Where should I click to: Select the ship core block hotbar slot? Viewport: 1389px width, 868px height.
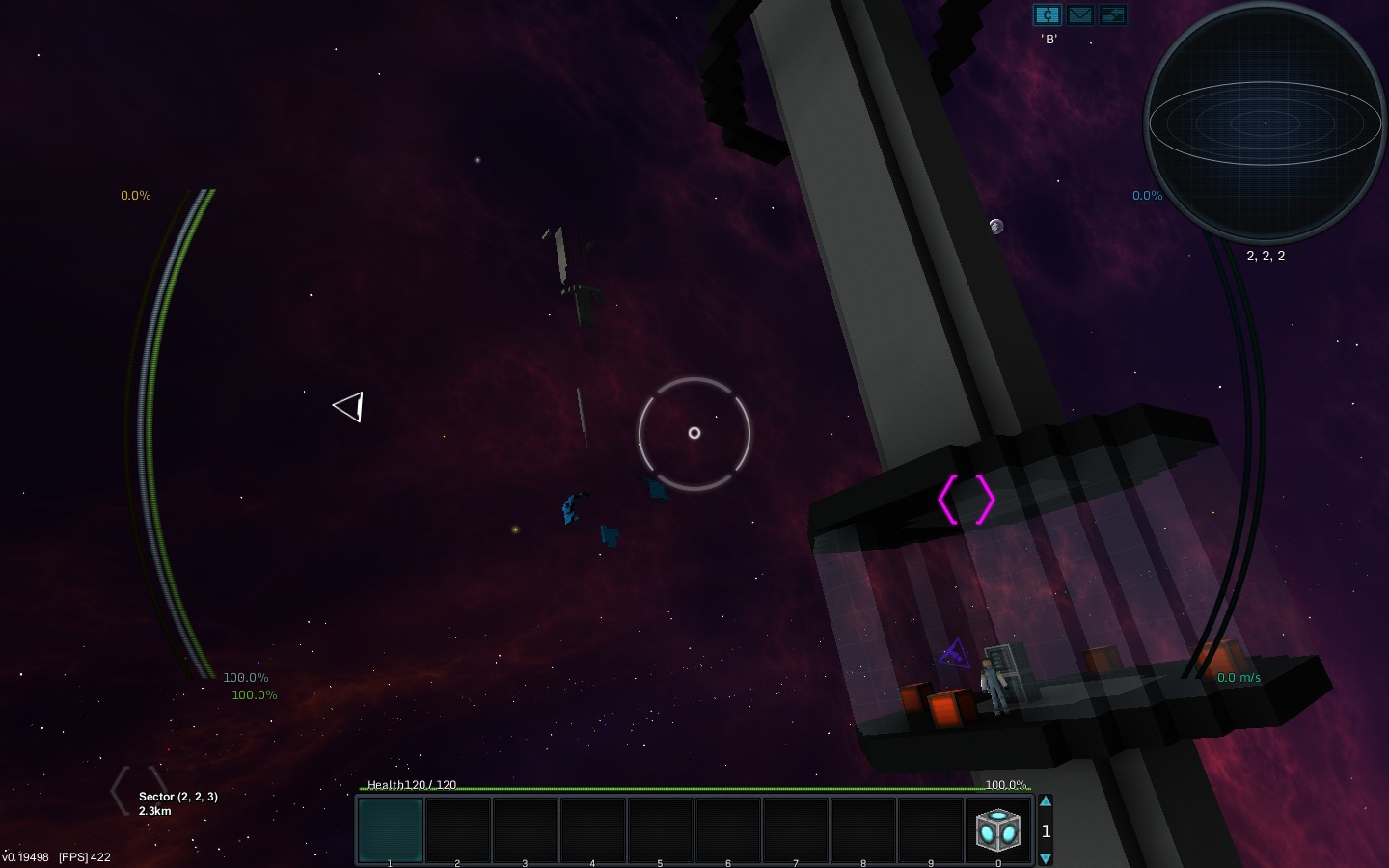(998, 829)
